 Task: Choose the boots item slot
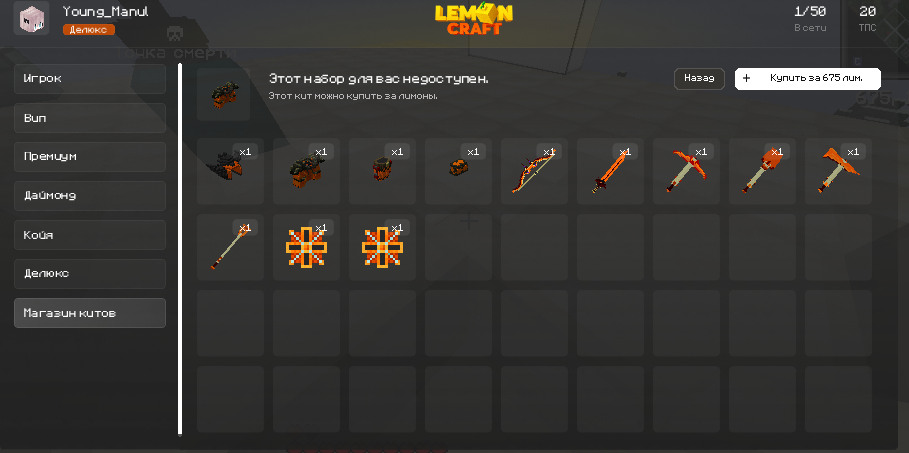(458, 171)
